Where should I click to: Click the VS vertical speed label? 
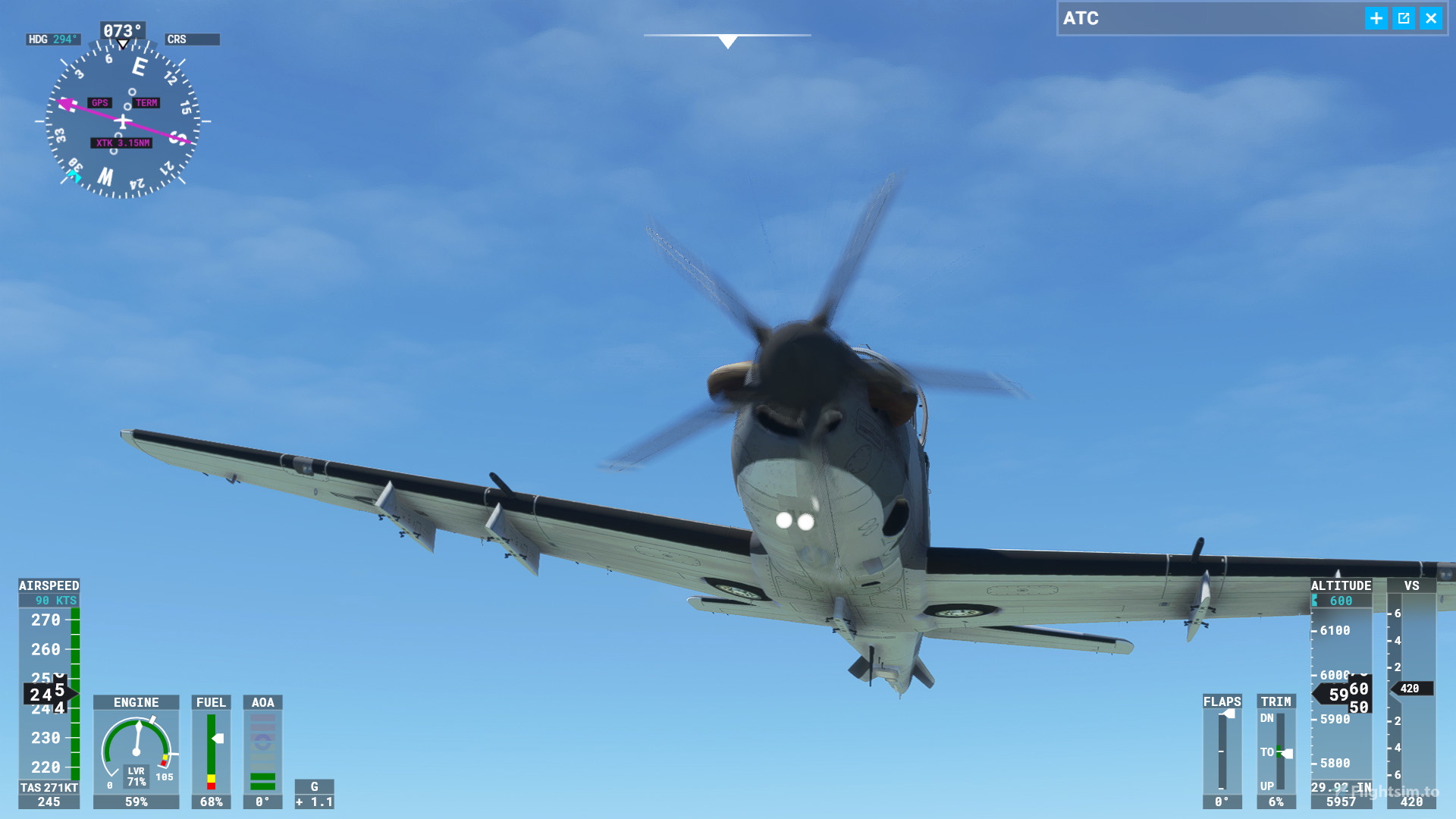1410,585
